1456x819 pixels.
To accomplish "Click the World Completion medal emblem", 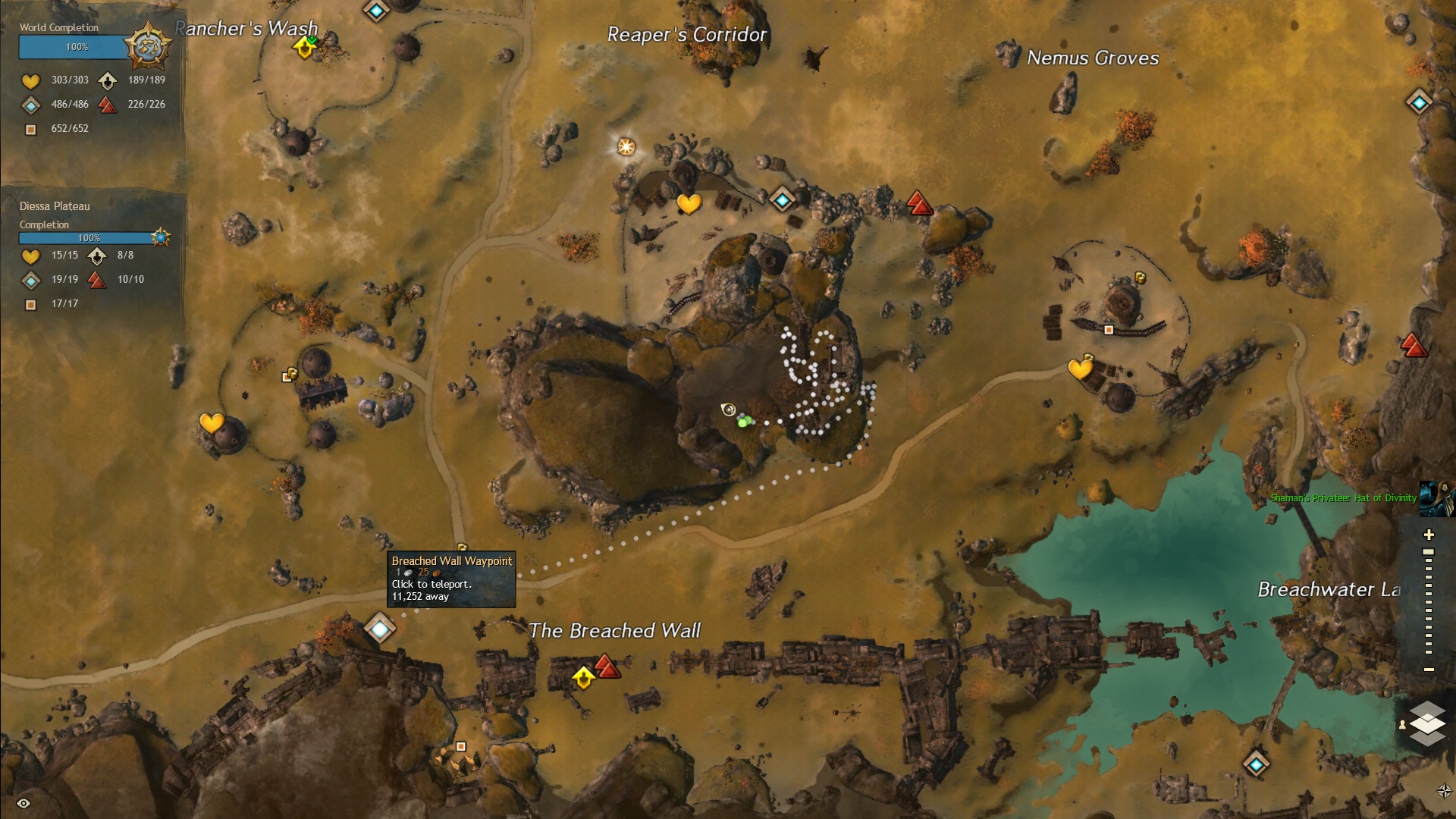I will click(149, 45).
